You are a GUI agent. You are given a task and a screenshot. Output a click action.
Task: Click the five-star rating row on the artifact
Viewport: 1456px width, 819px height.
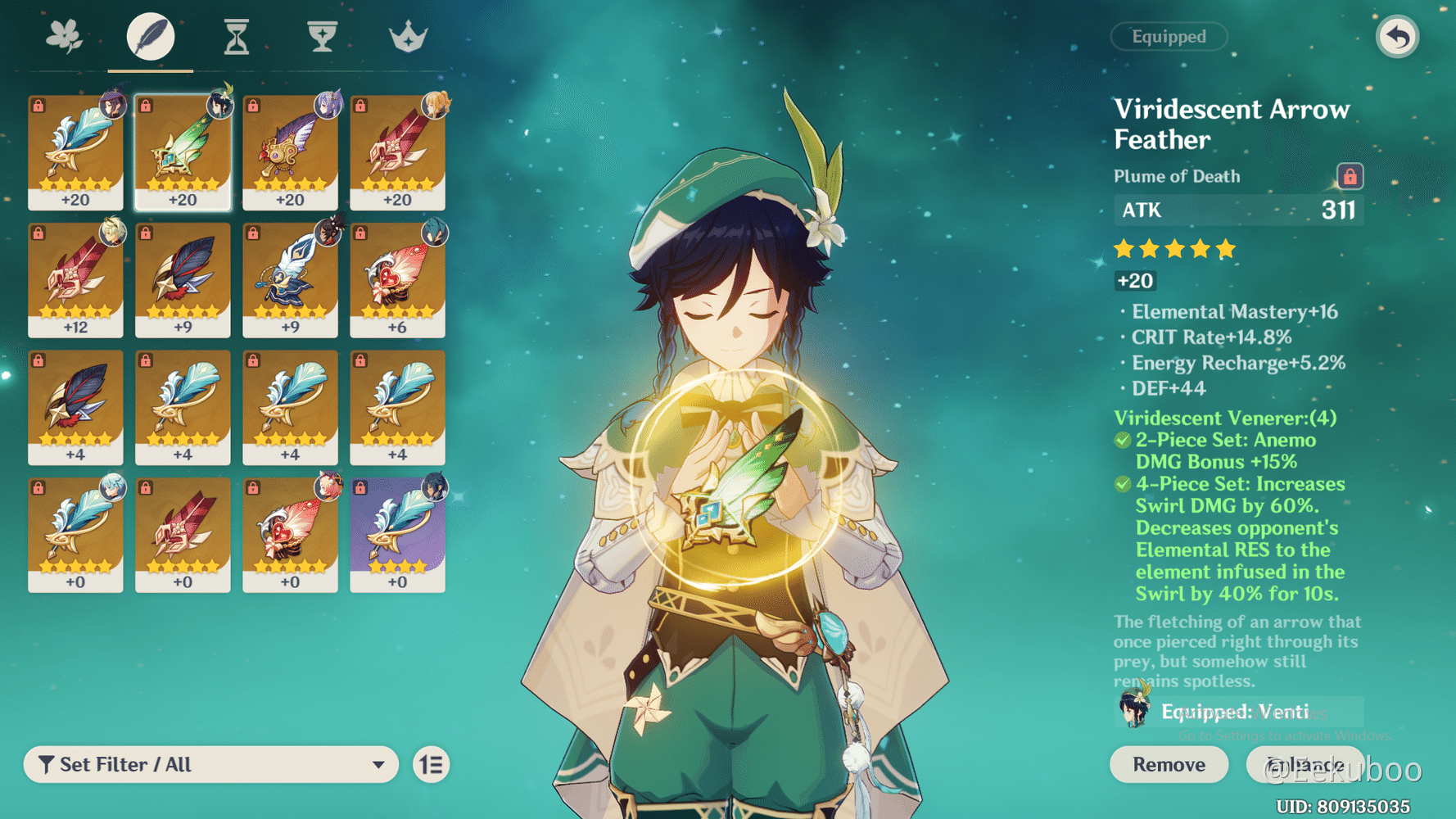point(1173,248)
